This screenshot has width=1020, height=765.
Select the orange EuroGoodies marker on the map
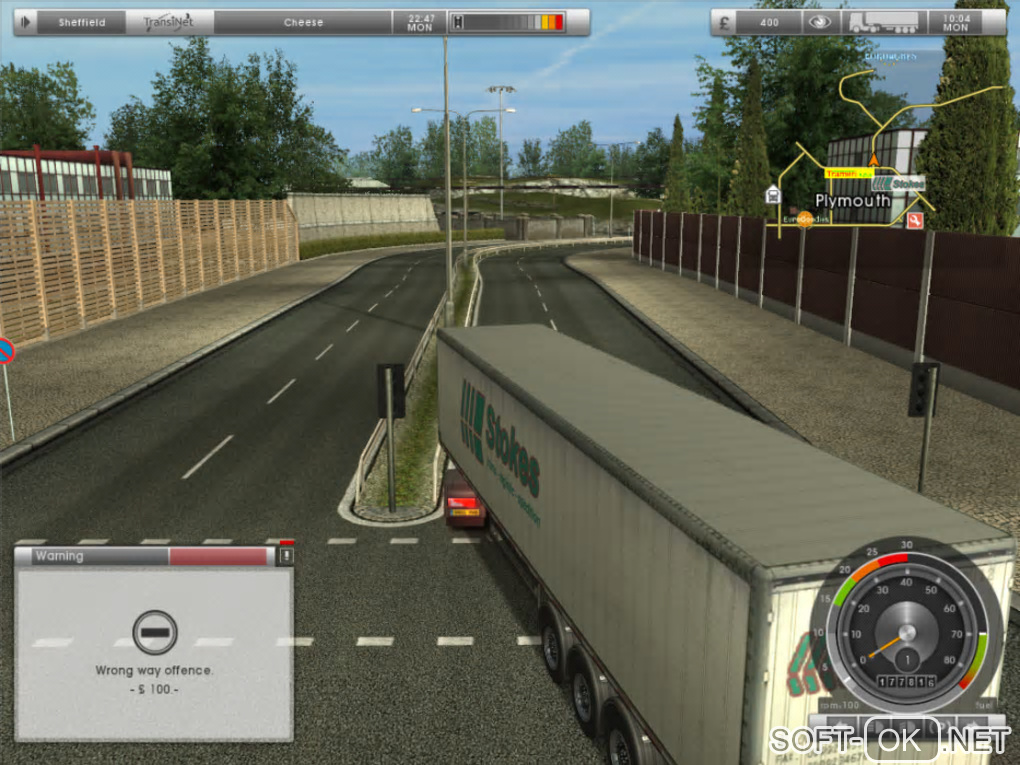pos(805,217)
